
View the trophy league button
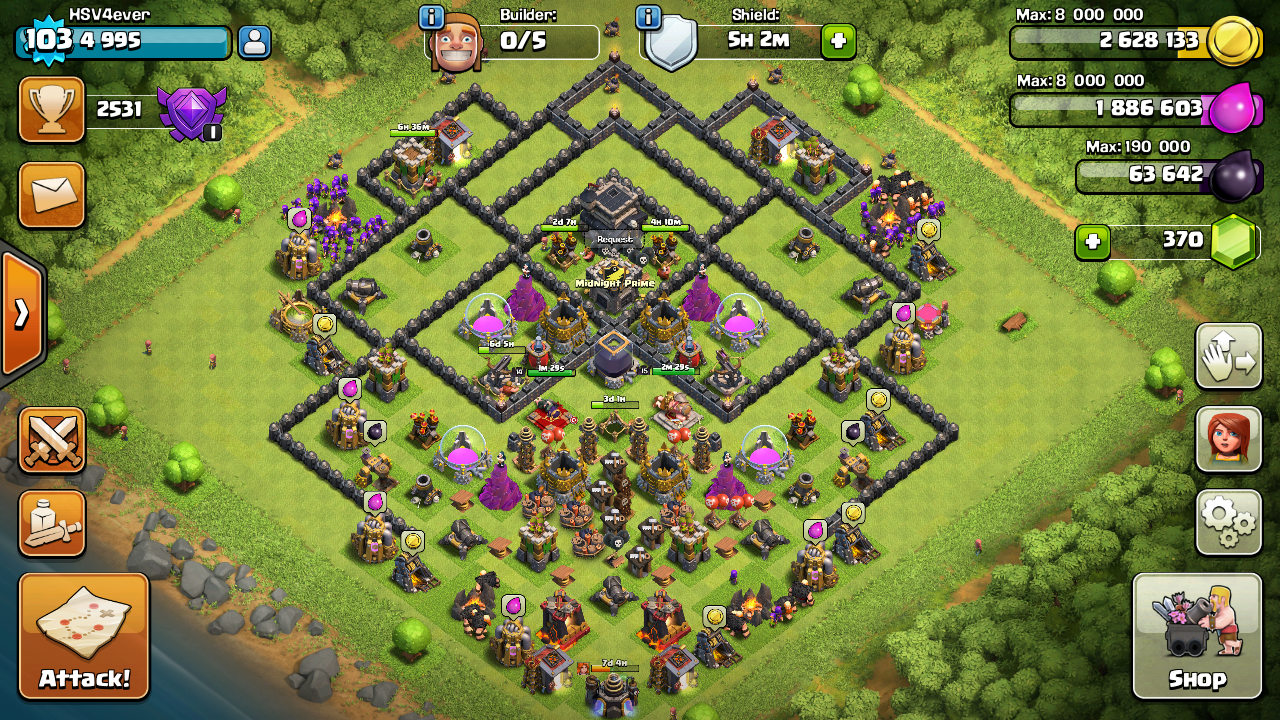coord(52,109)
